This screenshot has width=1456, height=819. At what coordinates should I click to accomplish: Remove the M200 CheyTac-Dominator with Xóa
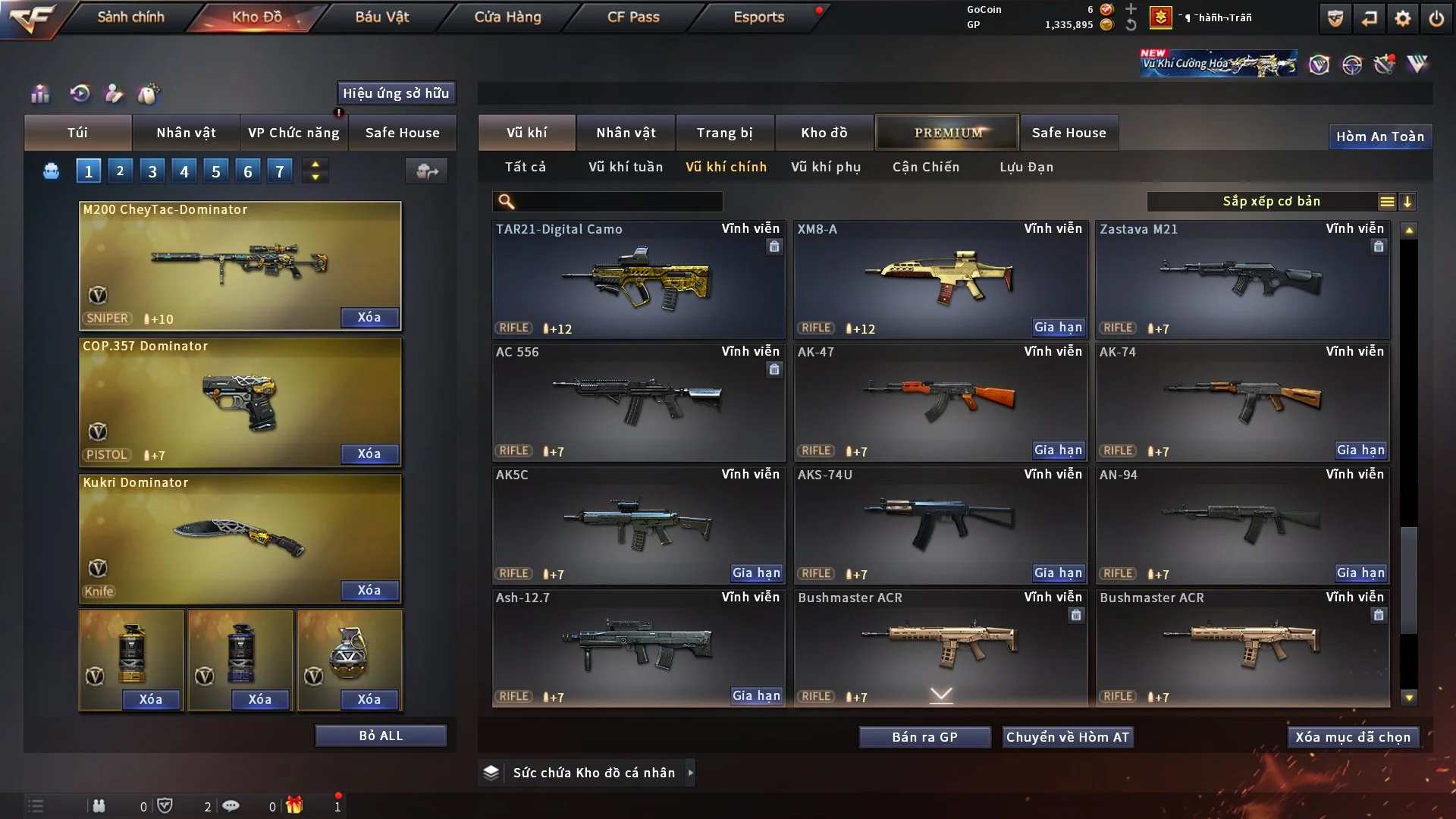[x=369, y=317]
